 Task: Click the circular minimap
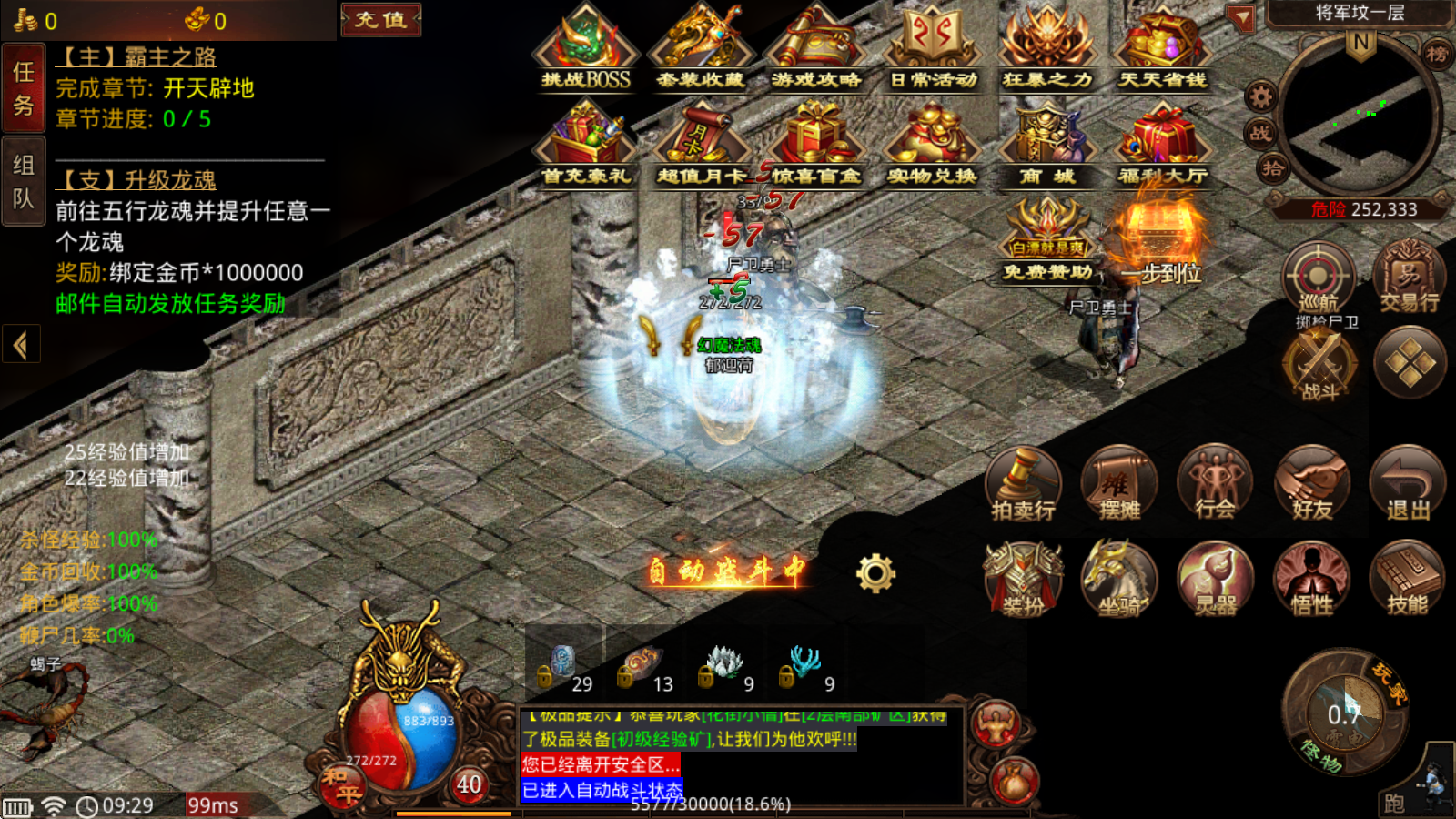tap(1360, 116)
